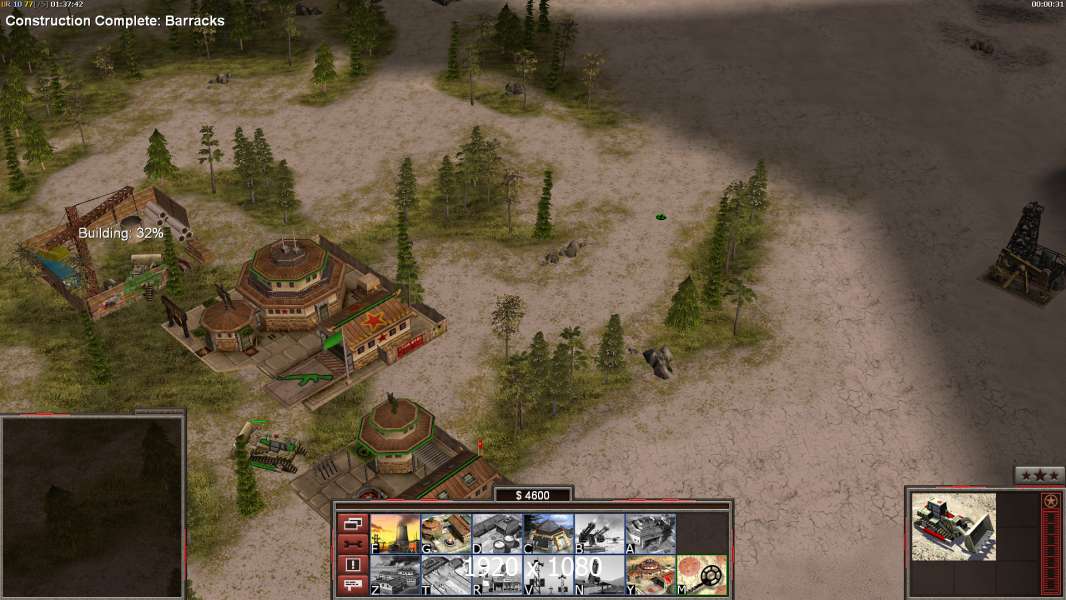This screenshot has width=1066, height=600.
Task: Open the chat bubble communicator button
Action: [x=352, y=585]
